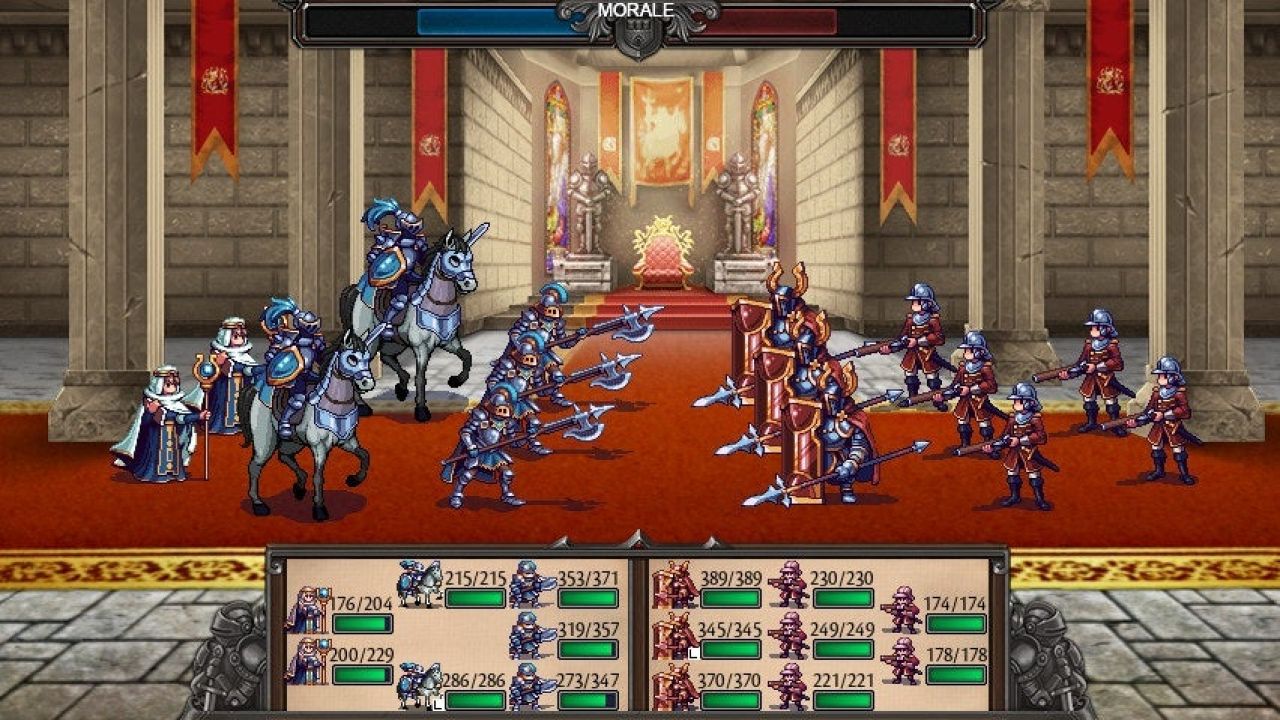Click the L badge near the 345/345 unit
The image size is (1280, 720).
coord(692,652)
